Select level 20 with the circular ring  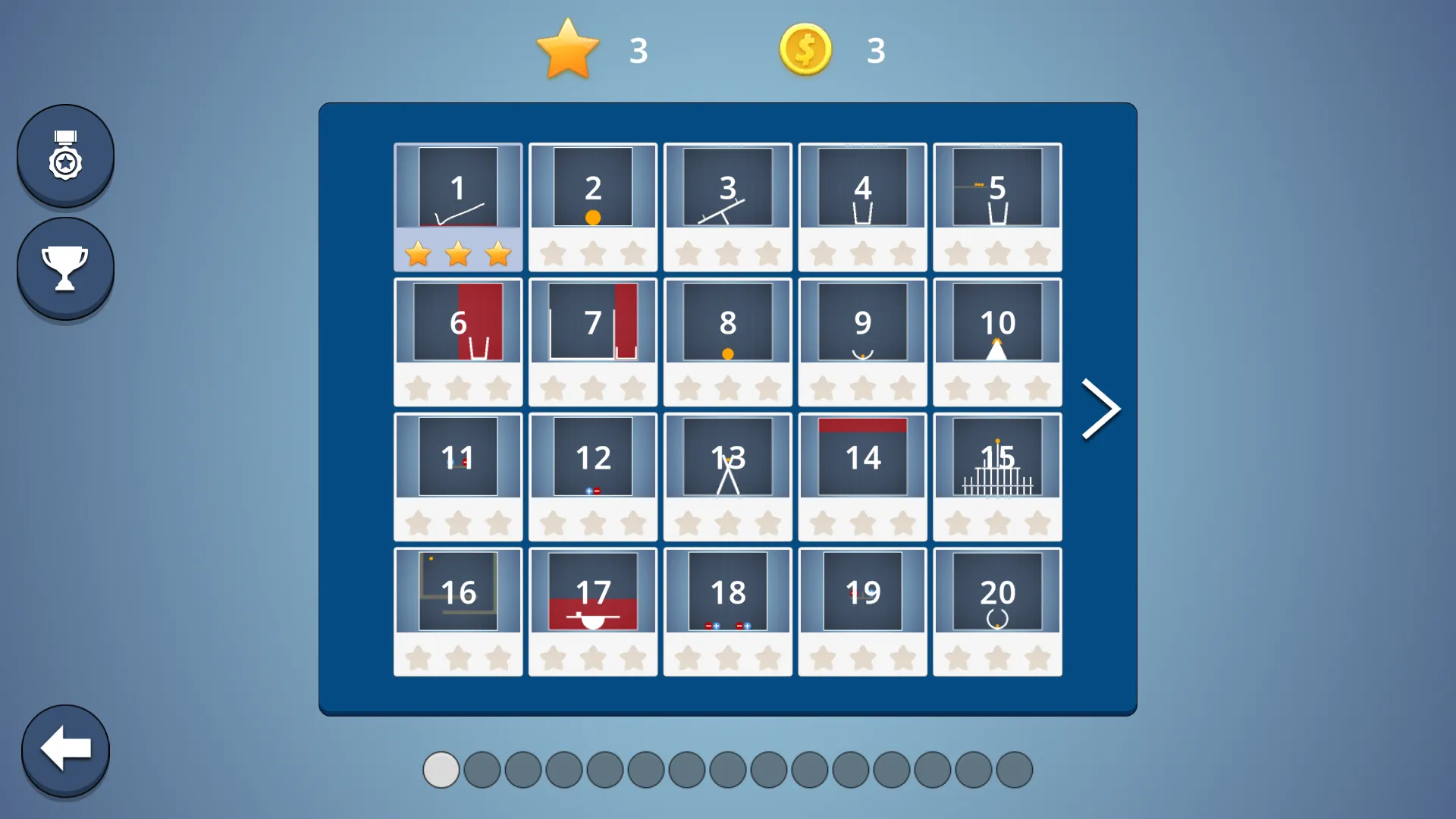[997, 591]
